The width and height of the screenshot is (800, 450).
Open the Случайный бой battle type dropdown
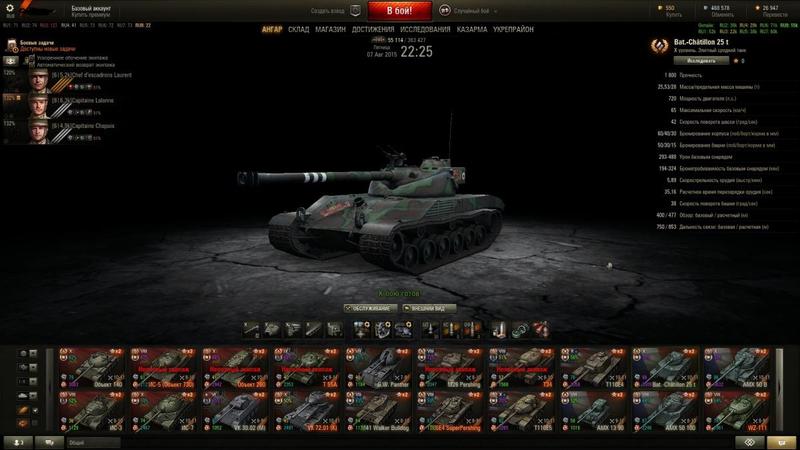pyautogui.click(x=472, y=10)
